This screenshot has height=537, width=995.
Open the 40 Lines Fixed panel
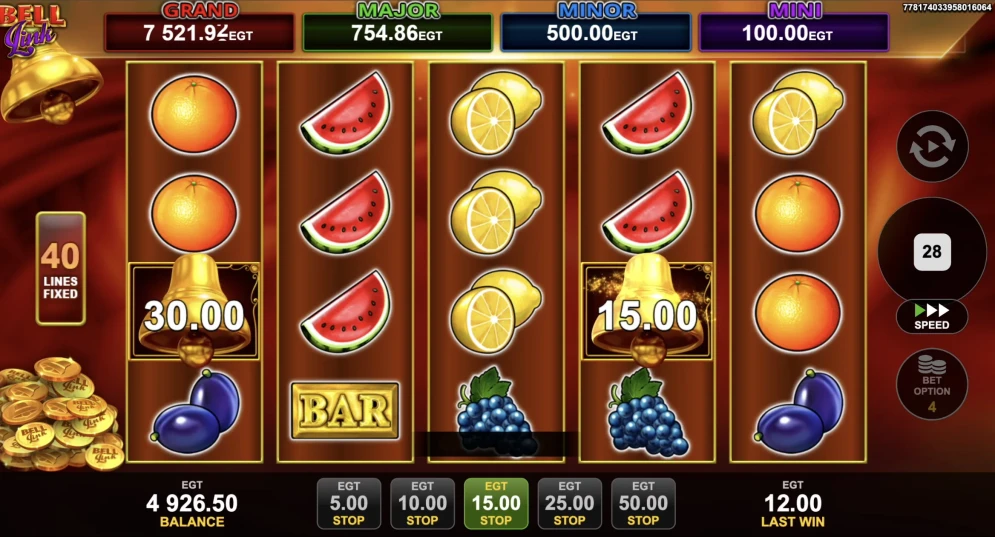pyautogui.click(x=60, y=268)
